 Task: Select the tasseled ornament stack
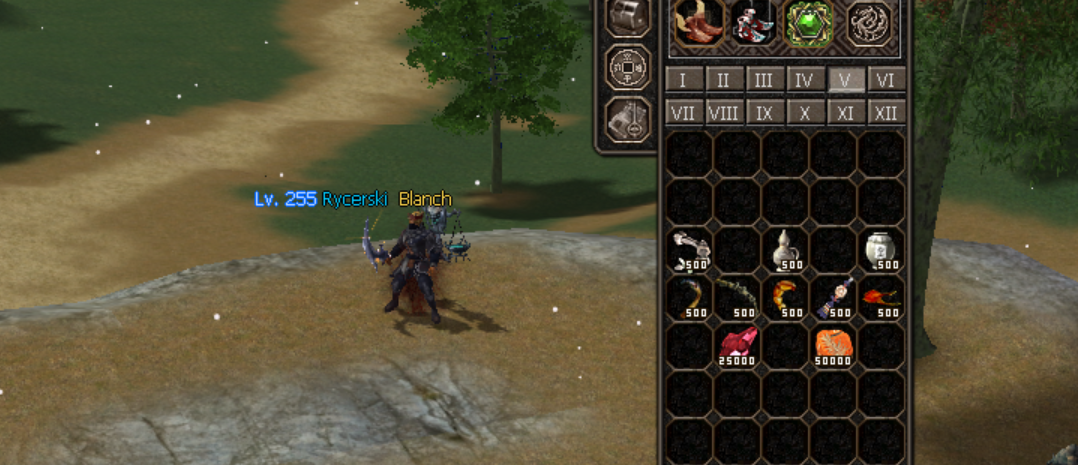835,297
